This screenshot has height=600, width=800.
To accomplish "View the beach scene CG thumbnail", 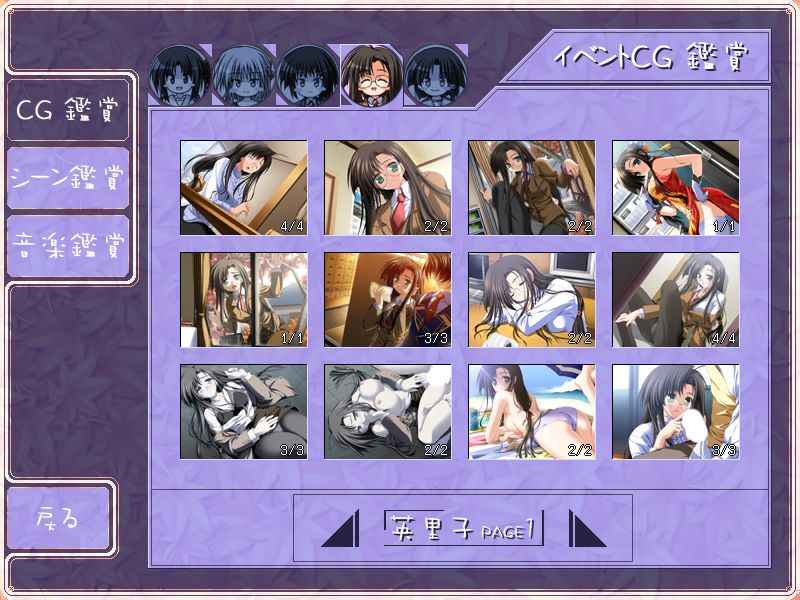I will click(x=531, y=411).
